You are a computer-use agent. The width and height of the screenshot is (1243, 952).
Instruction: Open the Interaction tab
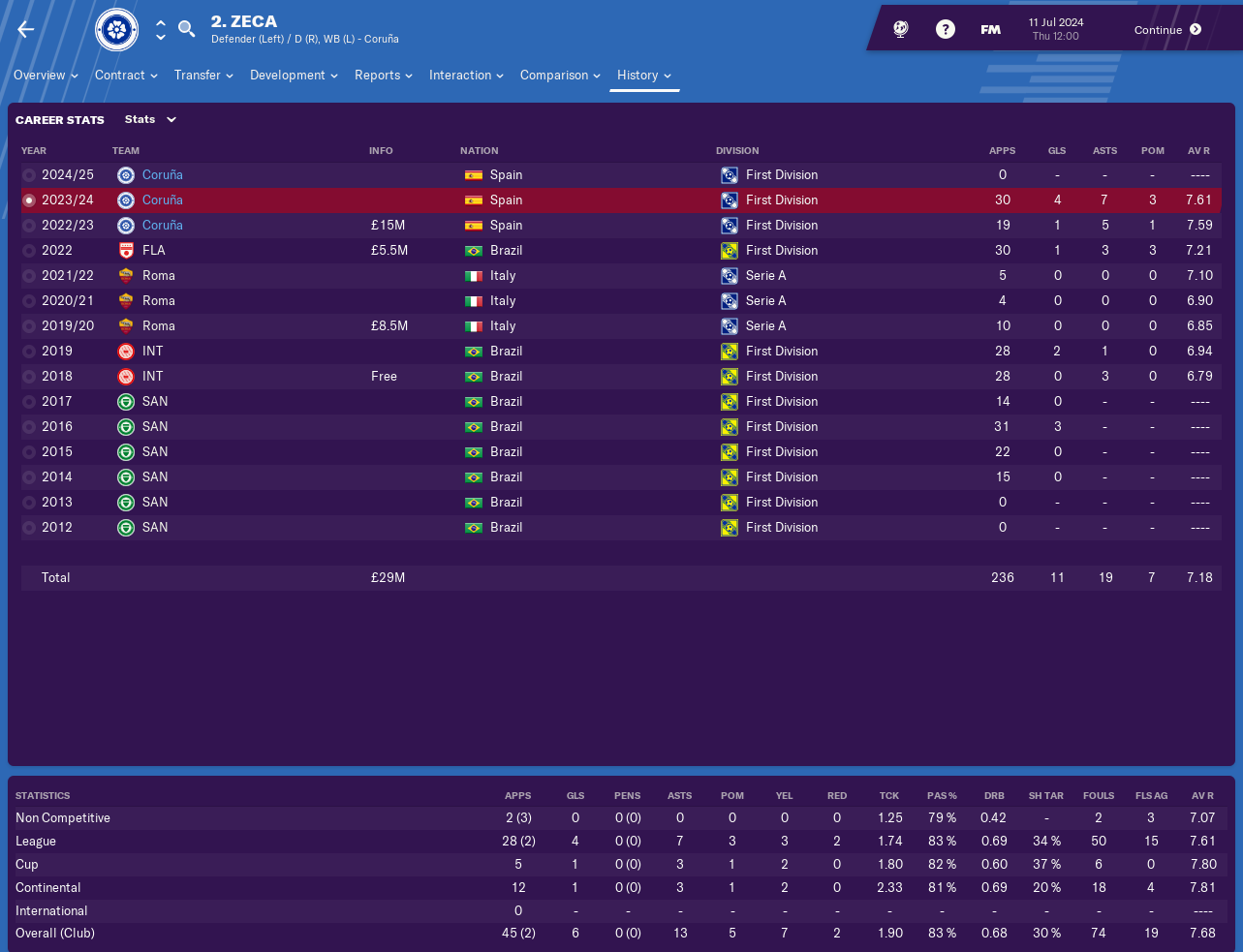click(466, 76)
